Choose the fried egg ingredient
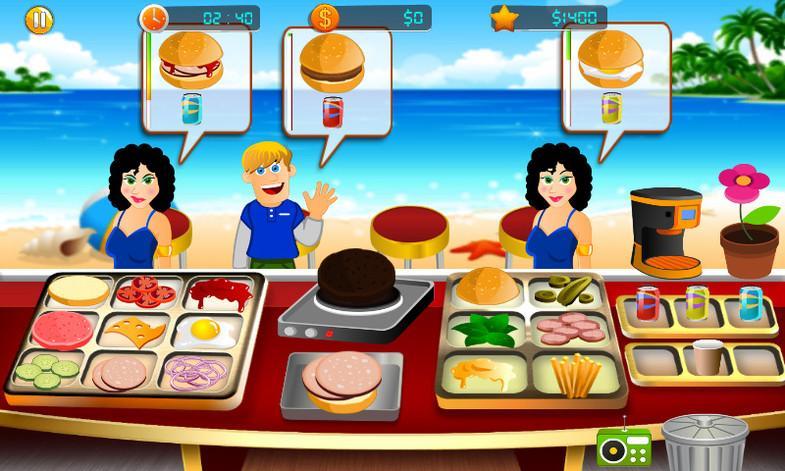Image resolution: width=785 pixels, height=471 pixels. point(203,330)
